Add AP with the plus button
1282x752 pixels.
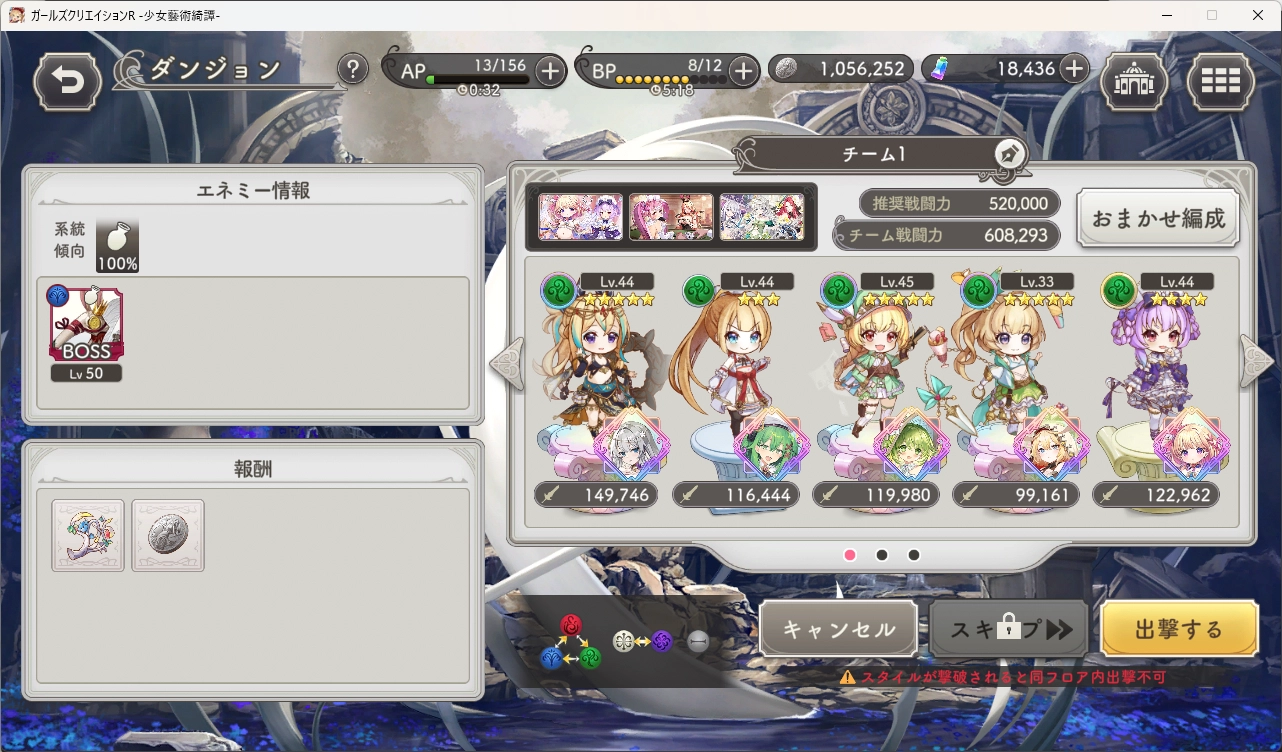click(550, 70)
